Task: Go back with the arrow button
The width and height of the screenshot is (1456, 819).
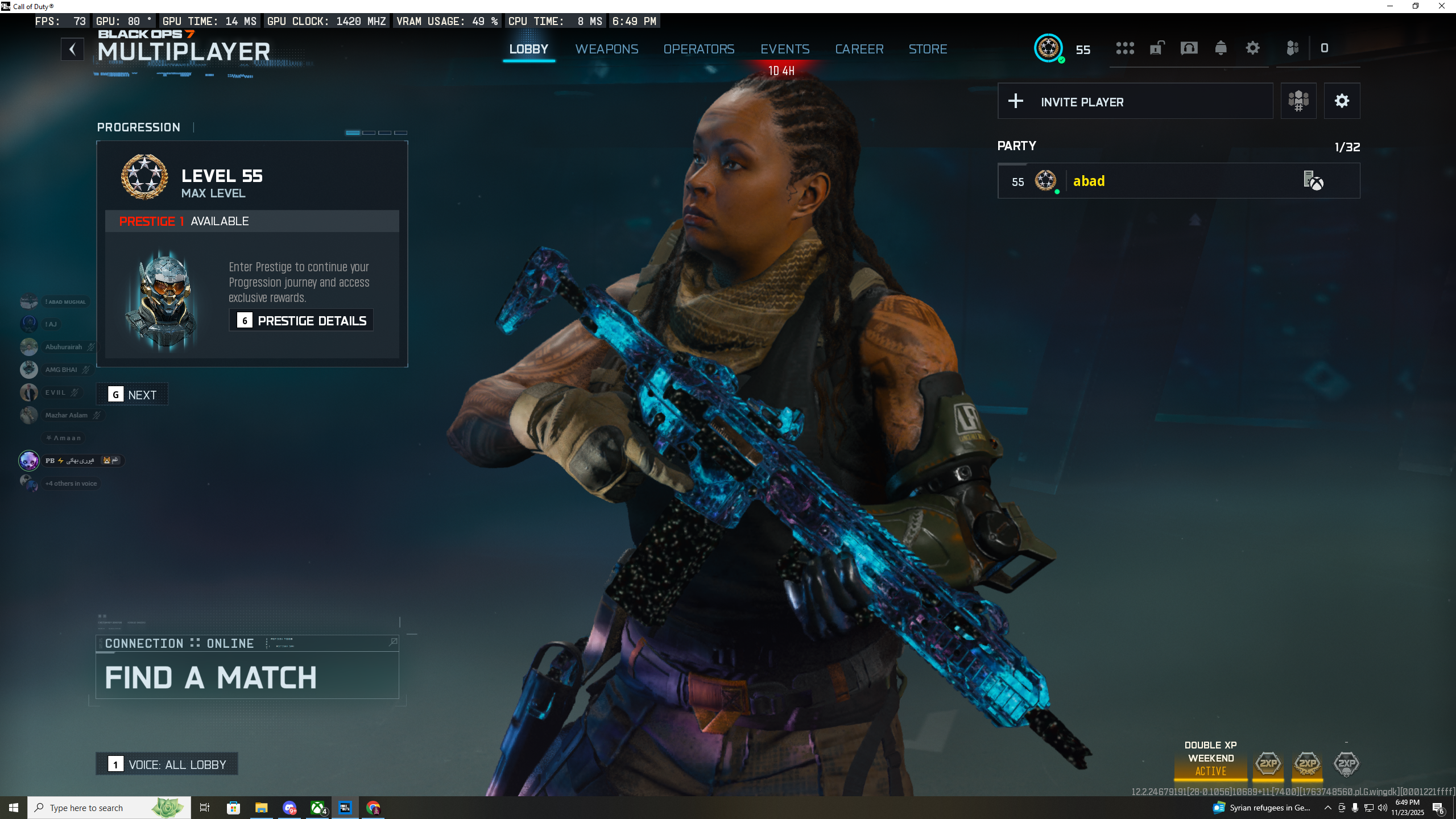Action: tap(72, 49)
